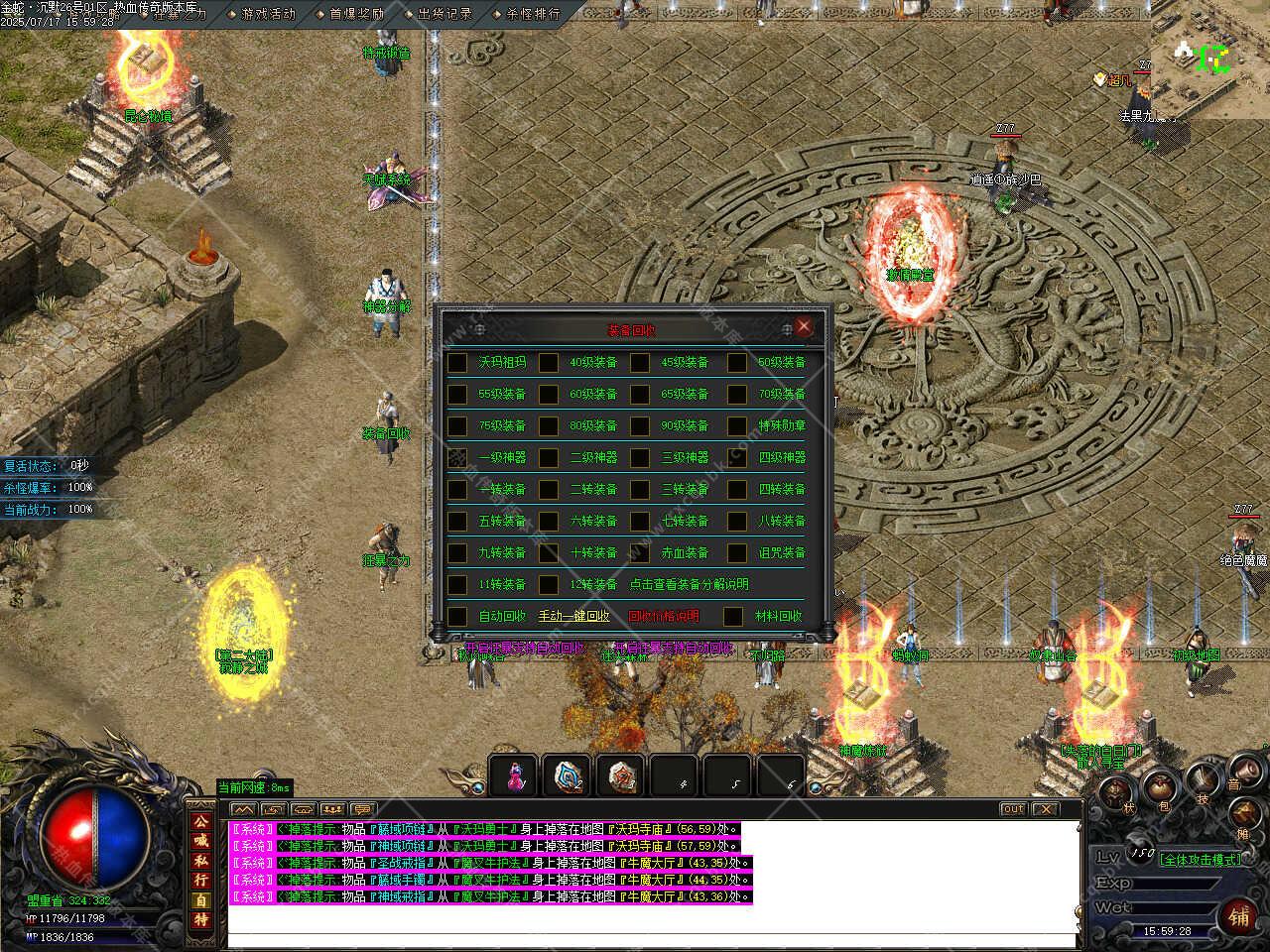Tick the 沃玛祖玛 equipment checkbox
Viewport: 1270px width, 952px height.
[457, 363]
